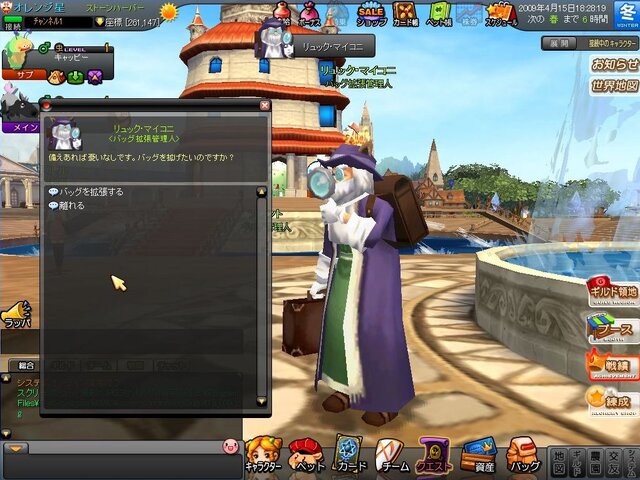Open the スケジュール schedule icon
640x480 pixels.
(501, 17)
